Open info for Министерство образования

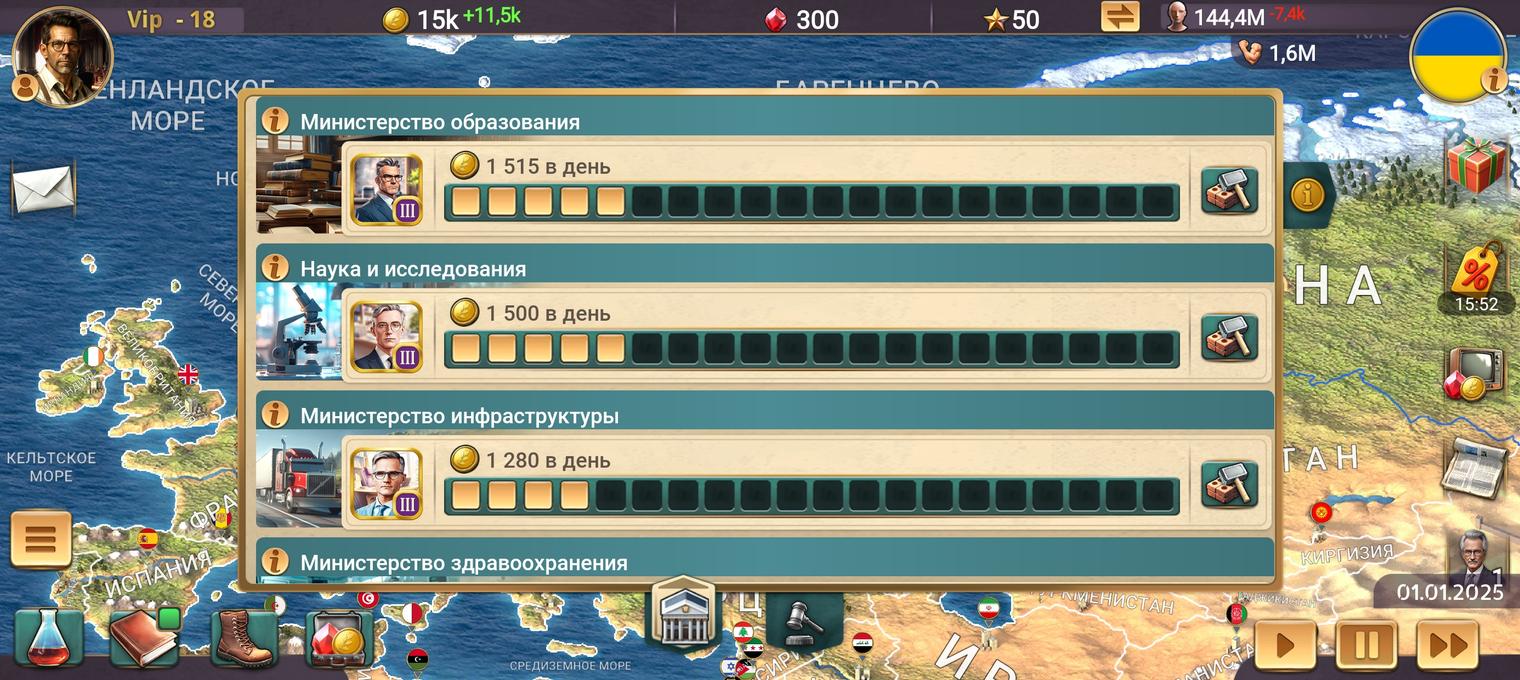(x=274, y=121)
